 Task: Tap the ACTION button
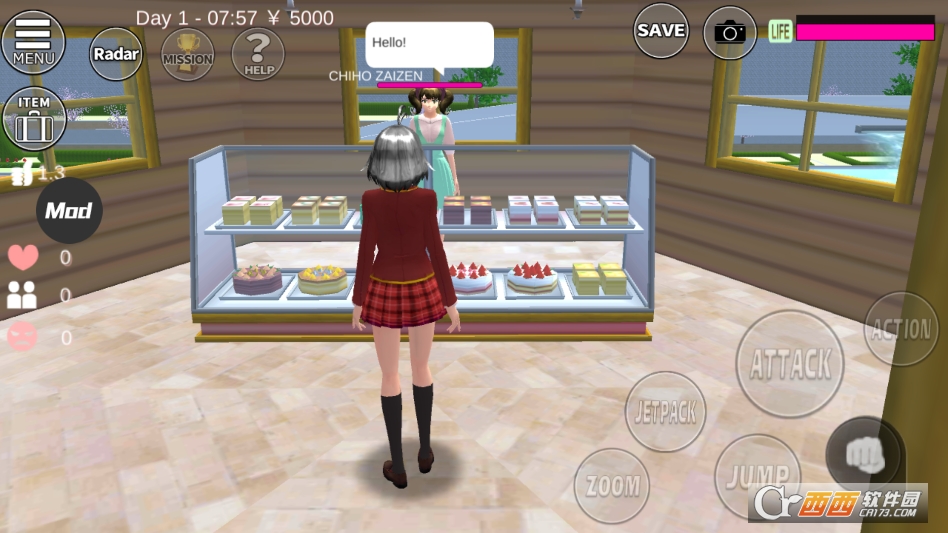(x=901, y=330)
